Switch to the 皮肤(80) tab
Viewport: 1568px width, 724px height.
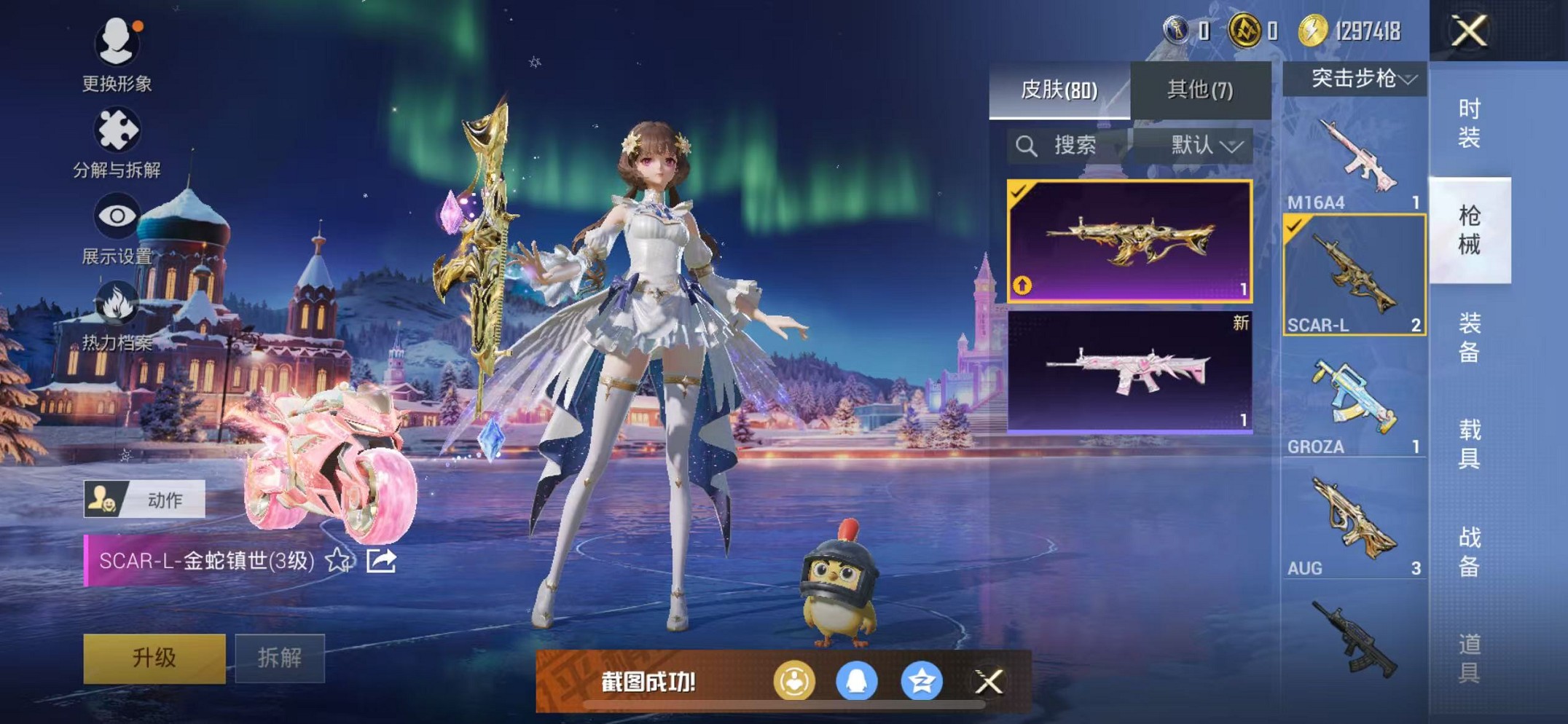(1059, 90)
